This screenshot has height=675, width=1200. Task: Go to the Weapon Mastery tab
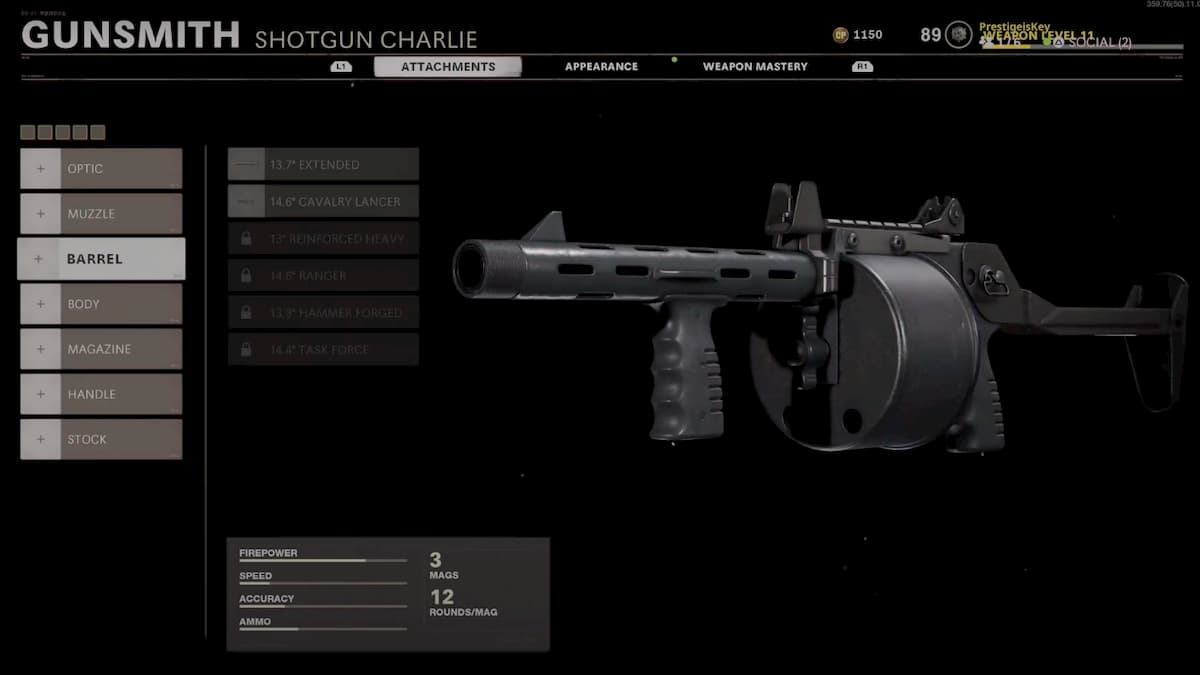click(755, 67)
